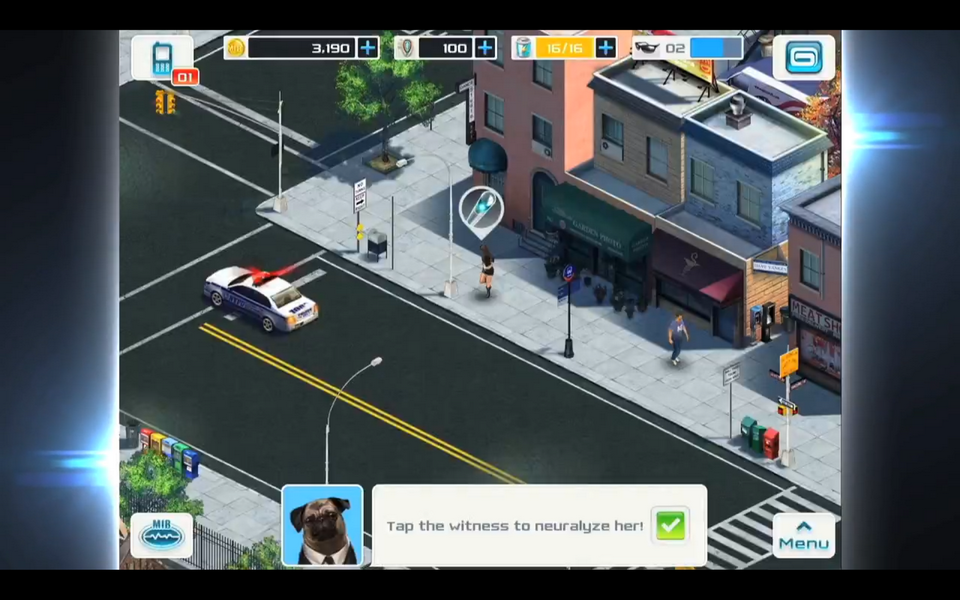
Task: Add more coins with the plus button
Action: (x=368, y=47)
